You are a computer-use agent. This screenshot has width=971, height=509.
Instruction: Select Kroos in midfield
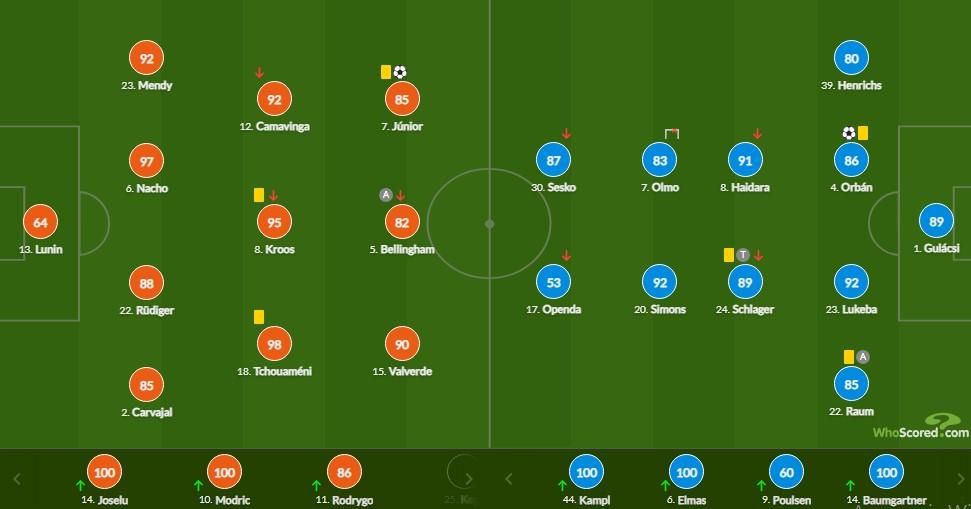coord(273,222)
